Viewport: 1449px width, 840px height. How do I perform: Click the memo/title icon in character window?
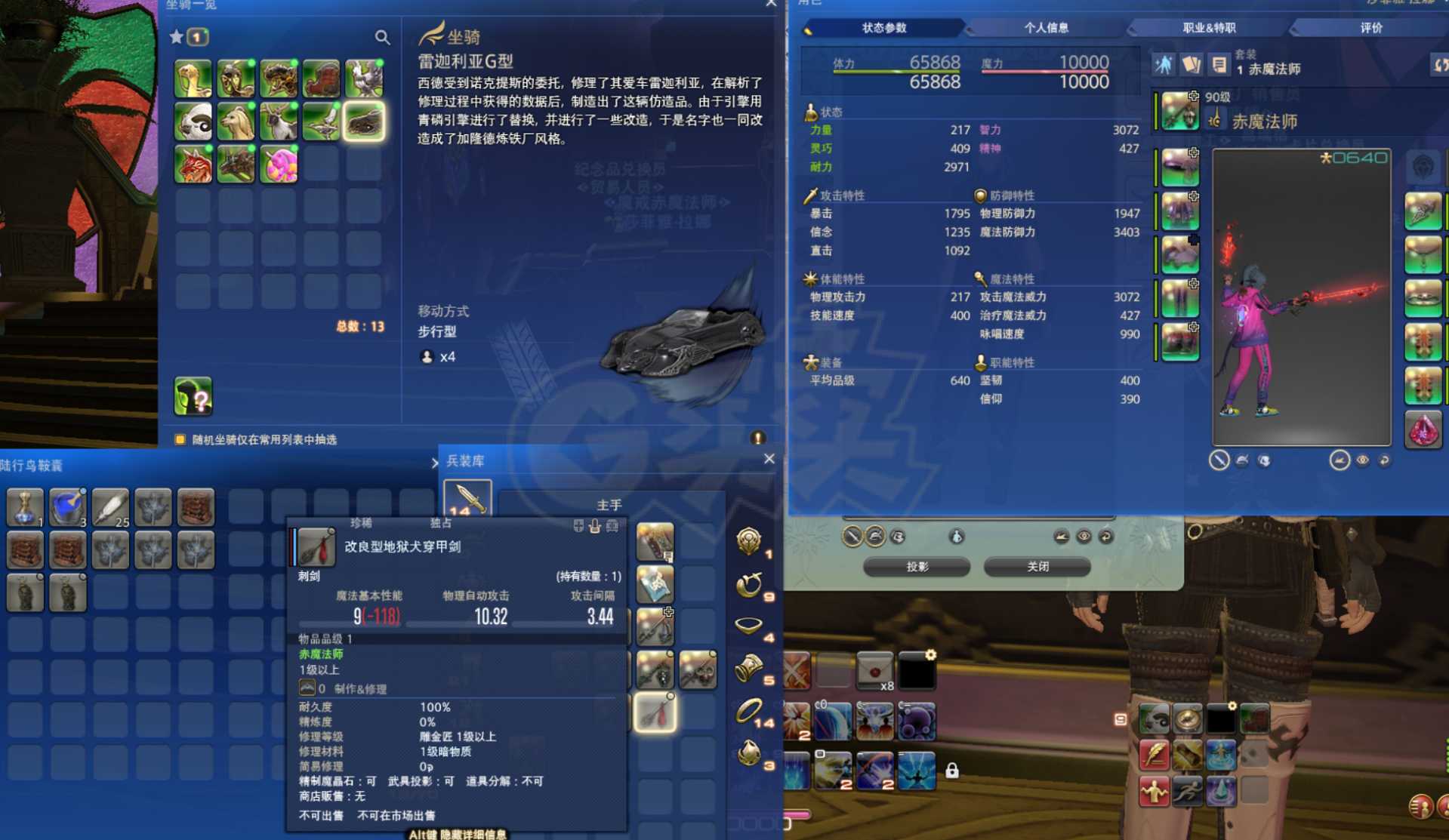point(1218,65)
